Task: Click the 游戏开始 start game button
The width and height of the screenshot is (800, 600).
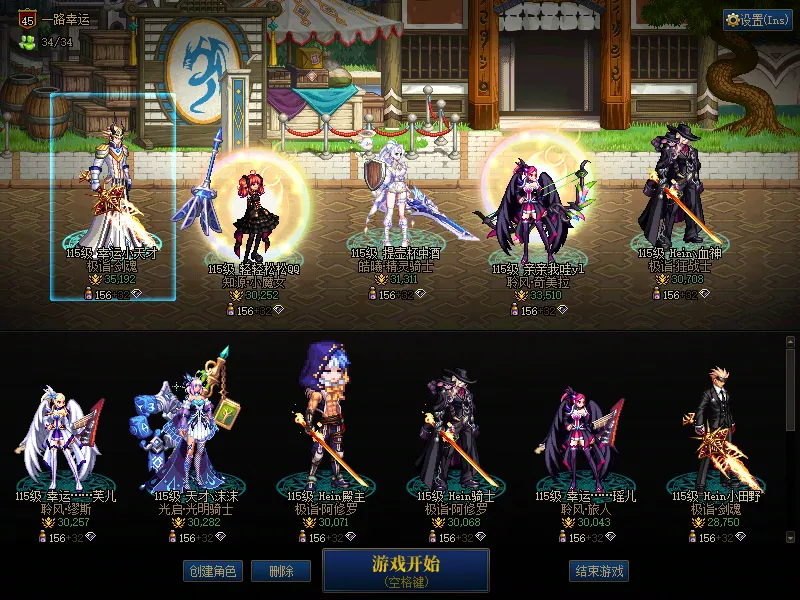Action: pyautogui.click(x=405, y=570)
